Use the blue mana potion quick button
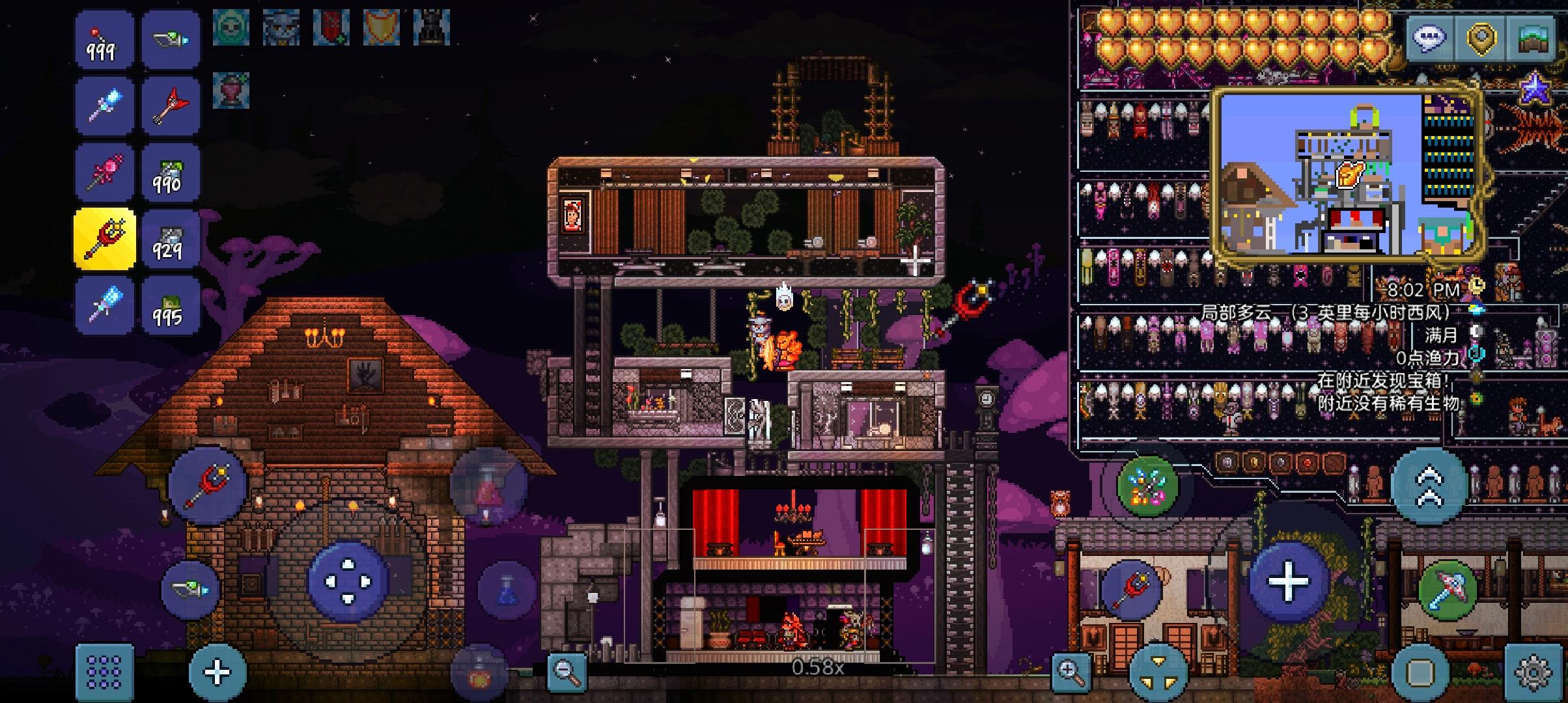The width and height of the screenshot is (1568, 703). pyautogui.click(x=507, y=588)
